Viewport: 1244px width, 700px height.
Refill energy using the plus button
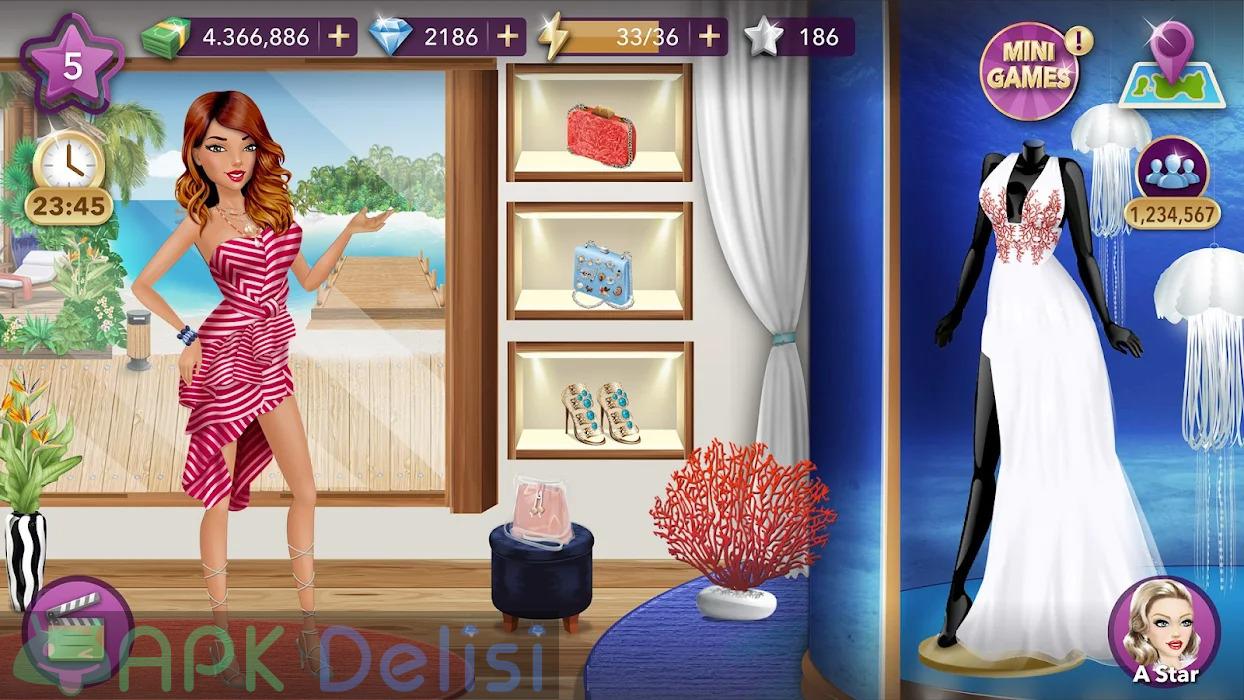coord(709,37)
